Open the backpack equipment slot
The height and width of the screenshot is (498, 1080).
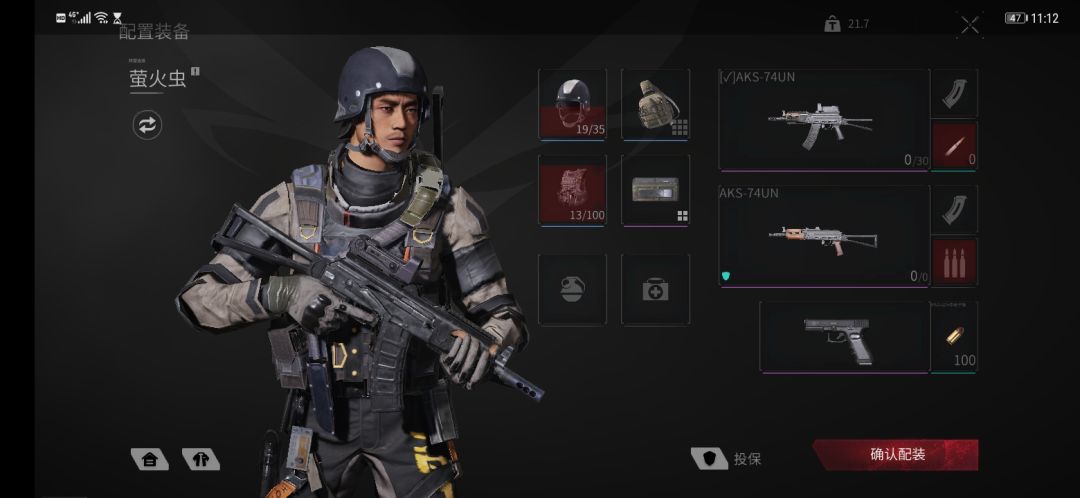click(x=655, y=104)
